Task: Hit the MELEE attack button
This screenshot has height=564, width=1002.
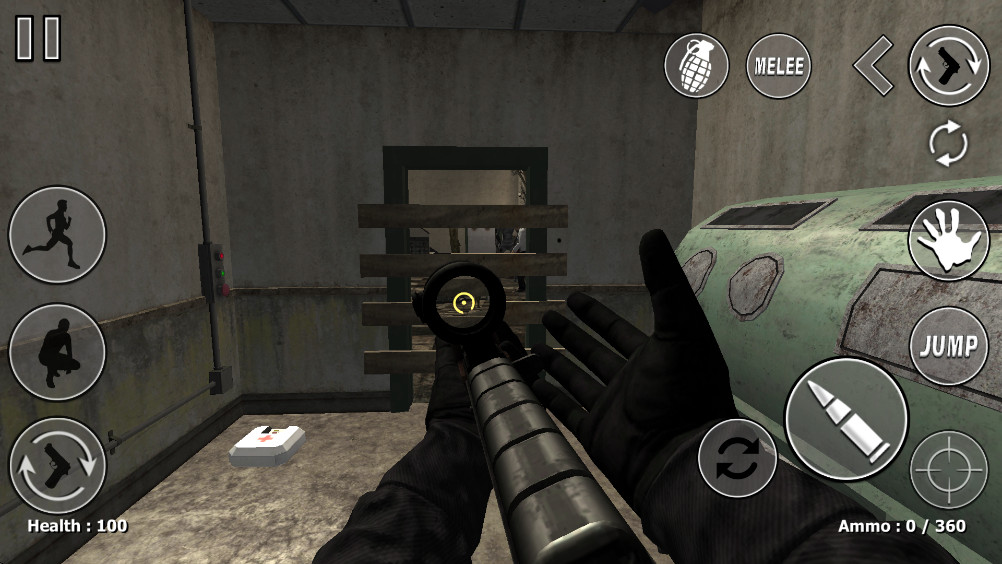Action: [778, 66]
